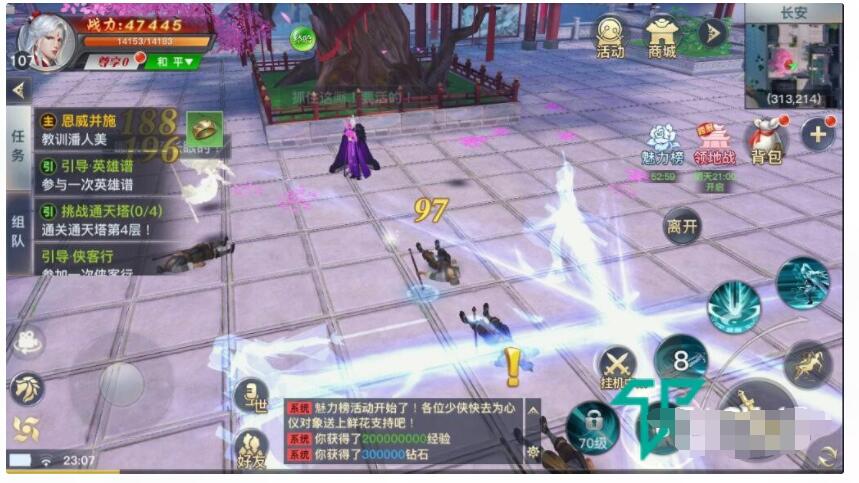This screenshot has height=483, width=859.
Task: Click the 离开 leave button
Action: click(683, 225)
